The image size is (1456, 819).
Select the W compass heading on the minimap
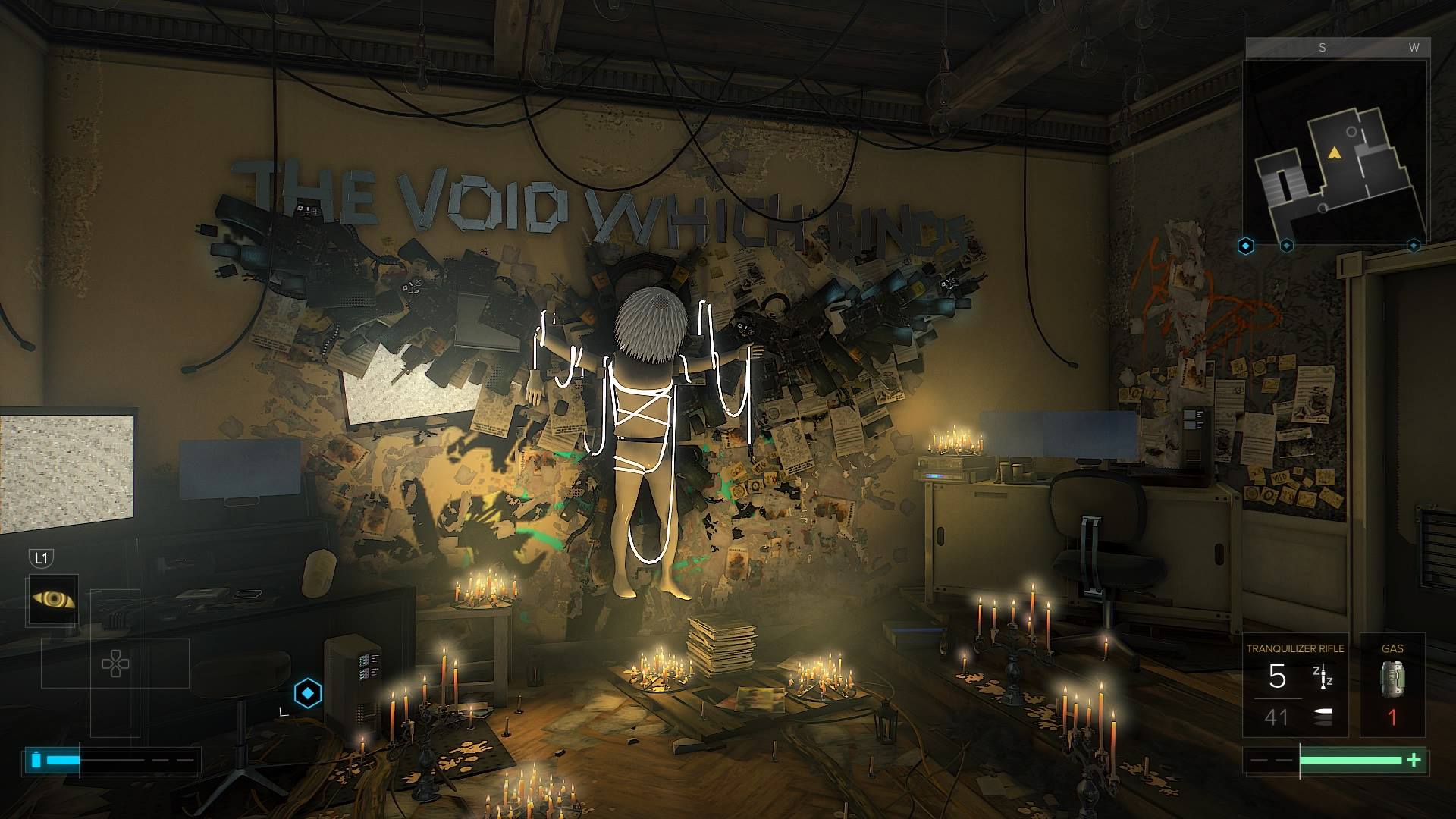click(x=1415, y=47)
